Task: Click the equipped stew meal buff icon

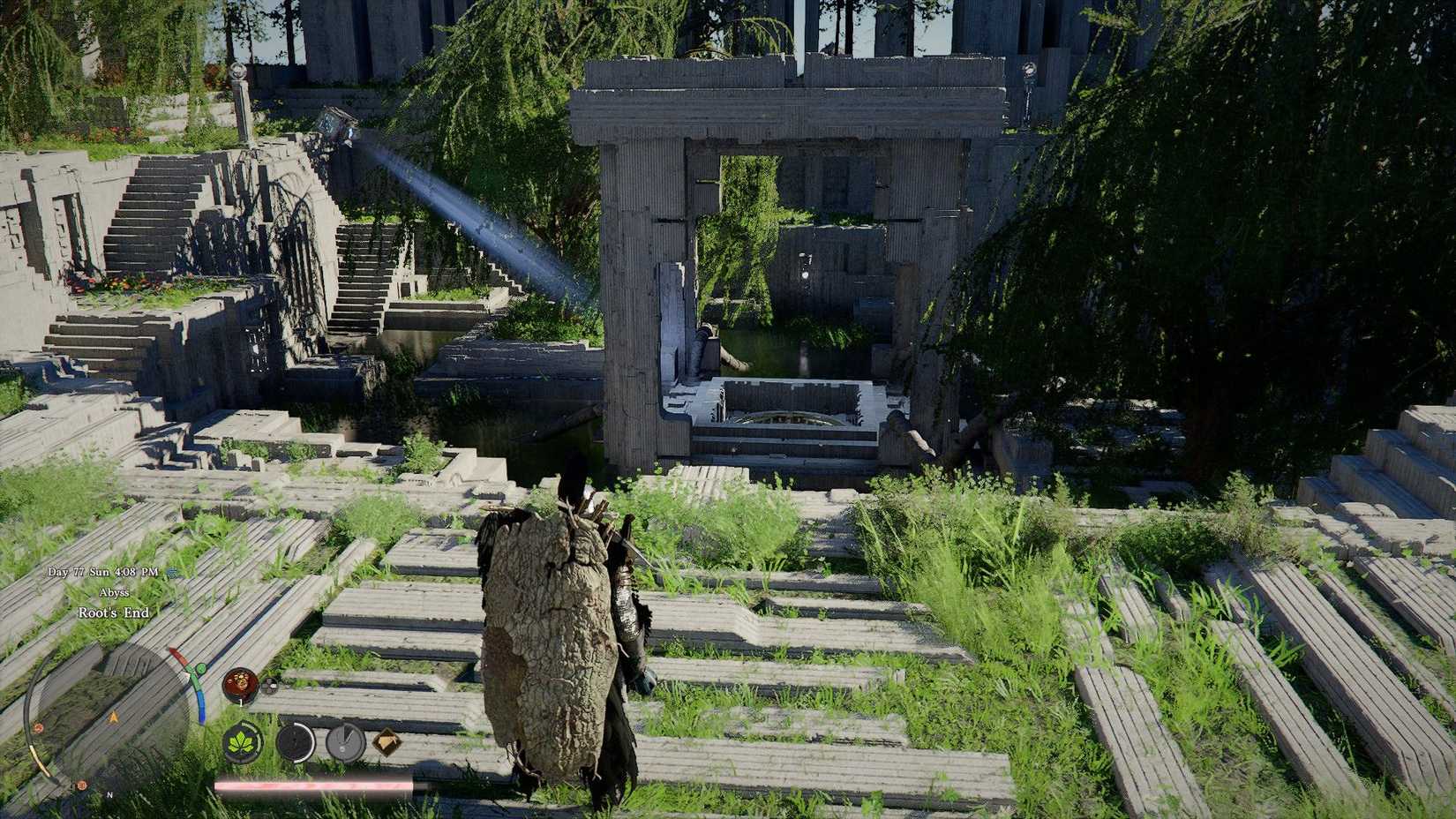Action: coord(241,683)
